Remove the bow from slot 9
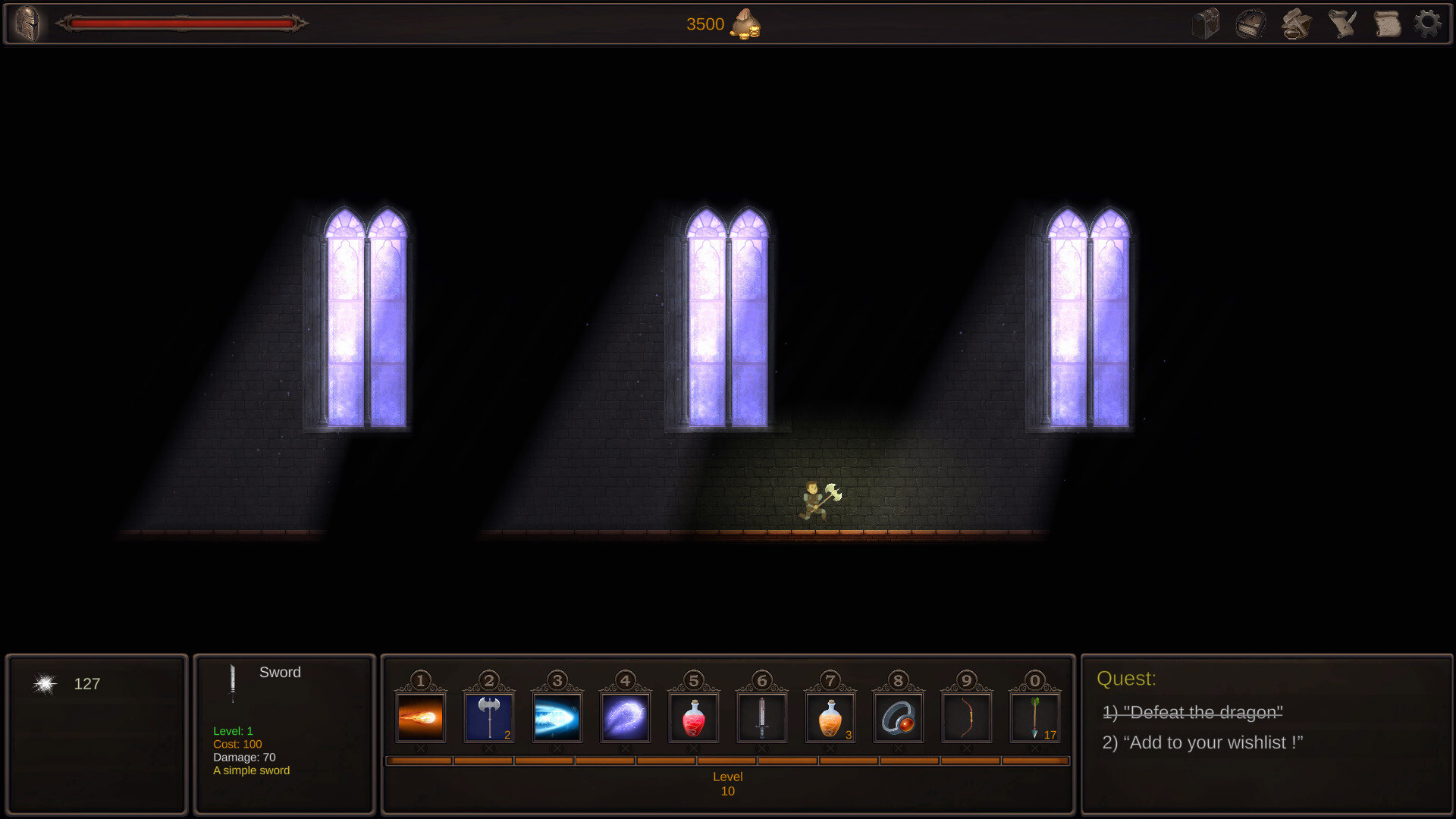Viewport: 1456px width, 819px height. tap(965, 748)
